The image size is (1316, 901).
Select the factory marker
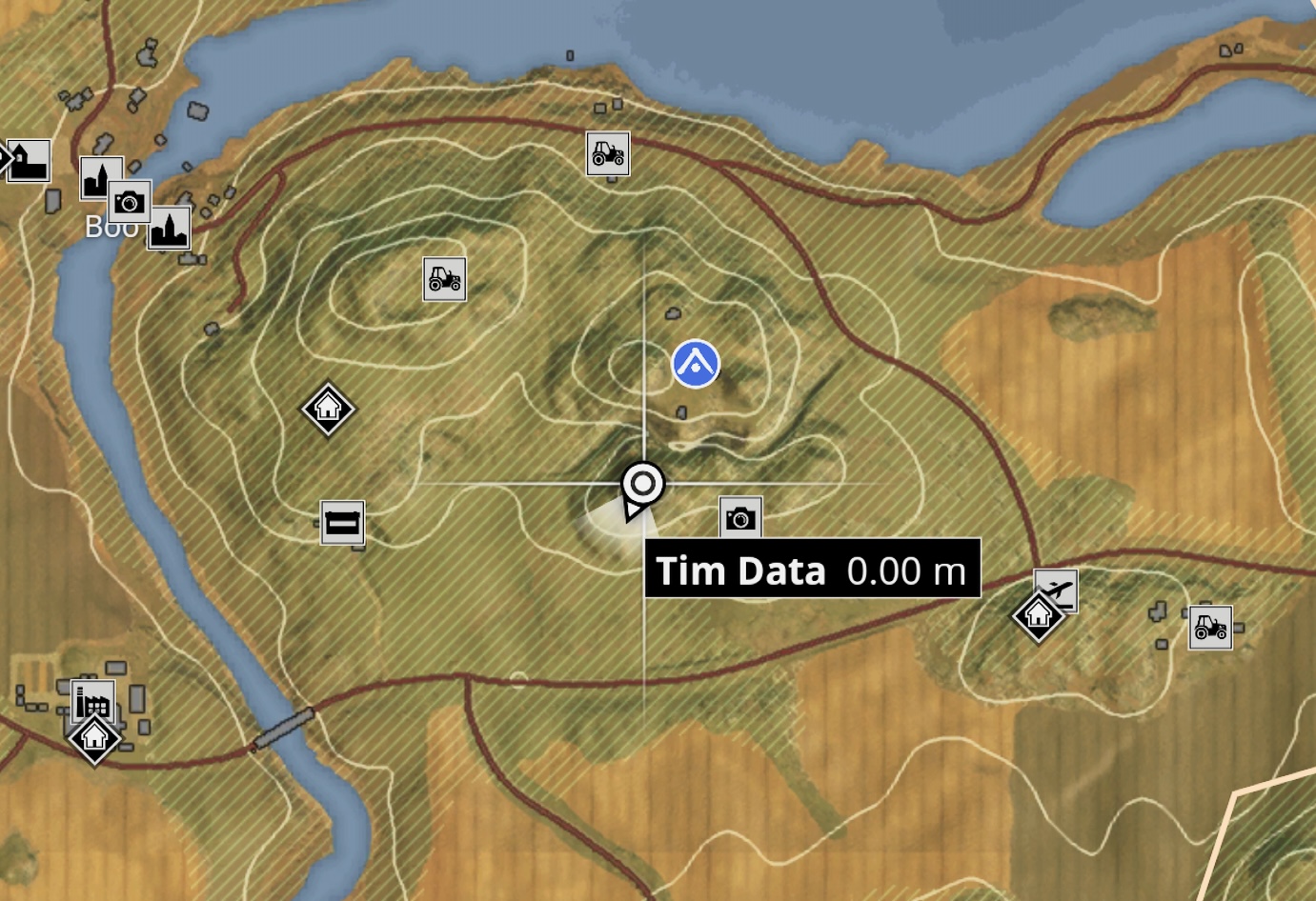(92, 701)
